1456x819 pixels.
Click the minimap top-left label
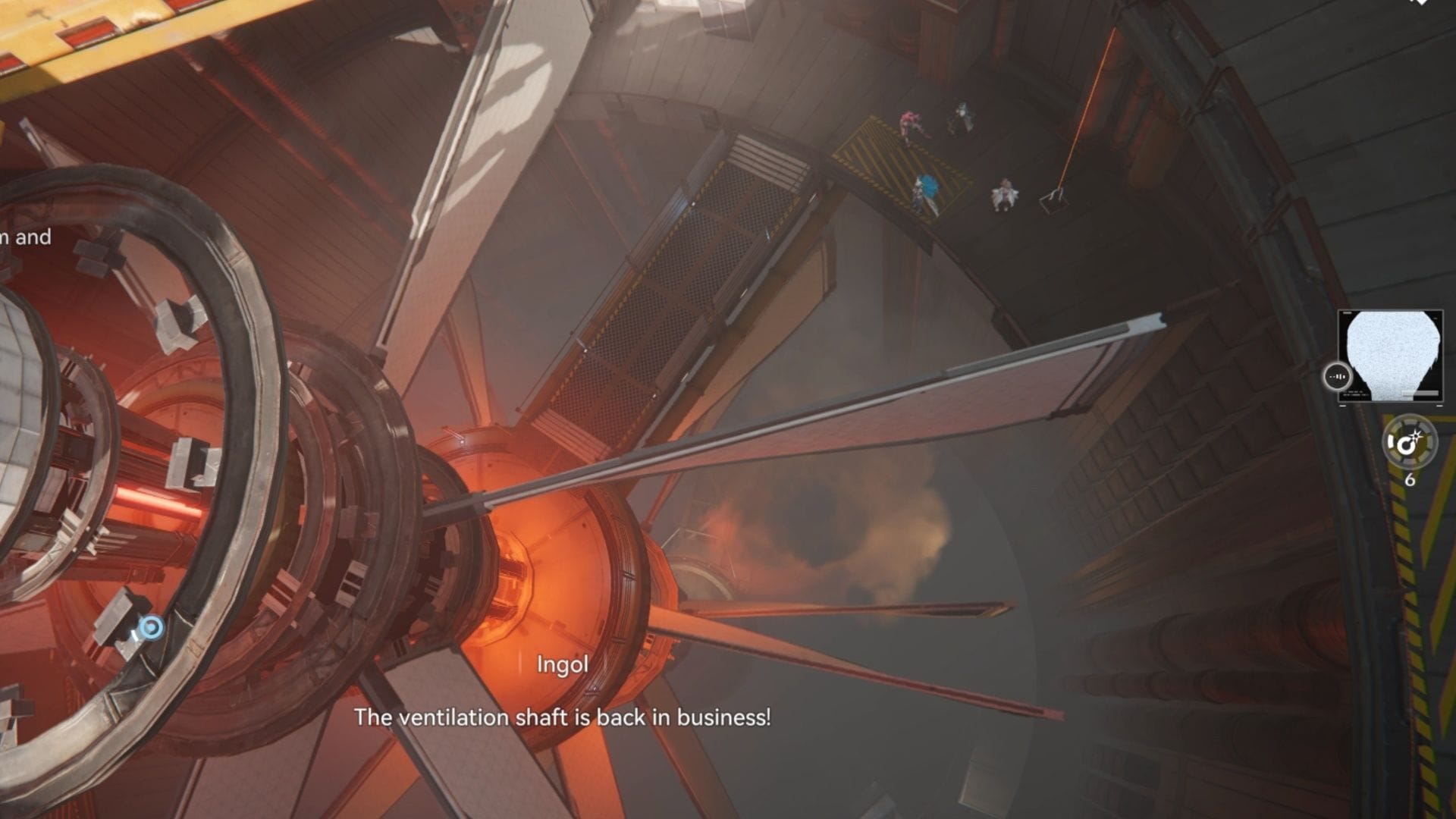(x=1348, y=312)
